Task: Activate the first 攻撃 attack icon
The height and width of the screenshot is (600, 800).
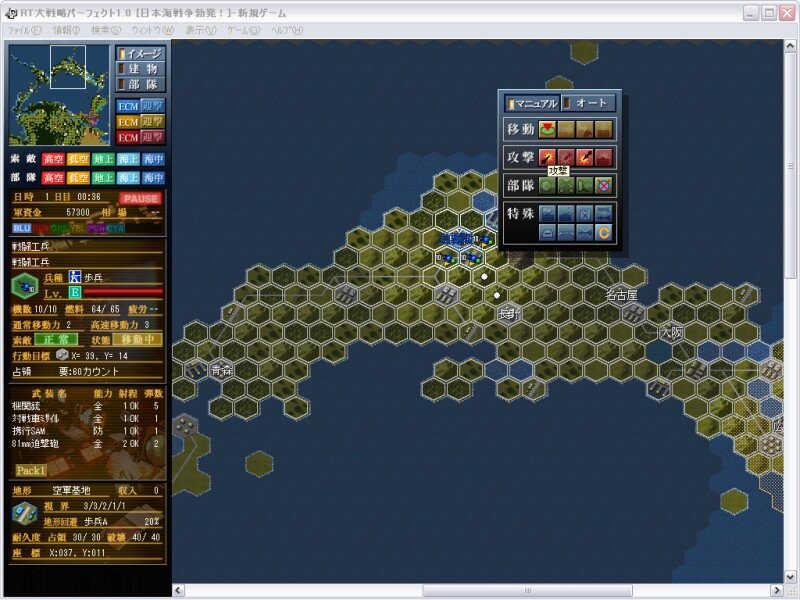Action: click(x=547, y=157)
